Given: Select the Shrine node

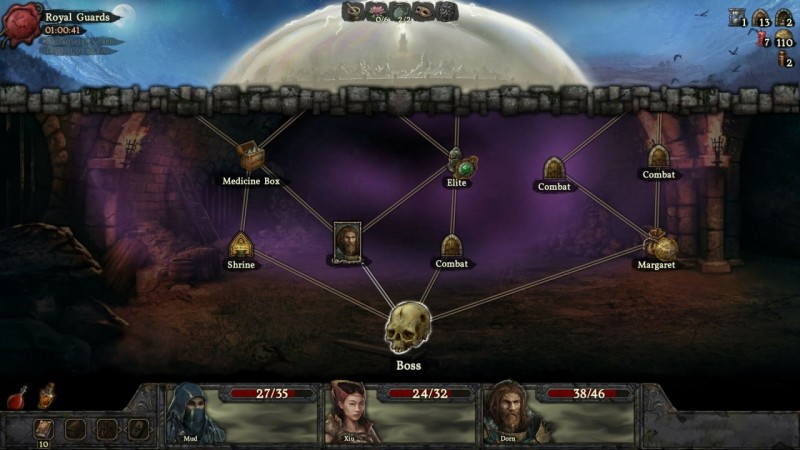Looking at the screenshot, I should coord(240,245).
